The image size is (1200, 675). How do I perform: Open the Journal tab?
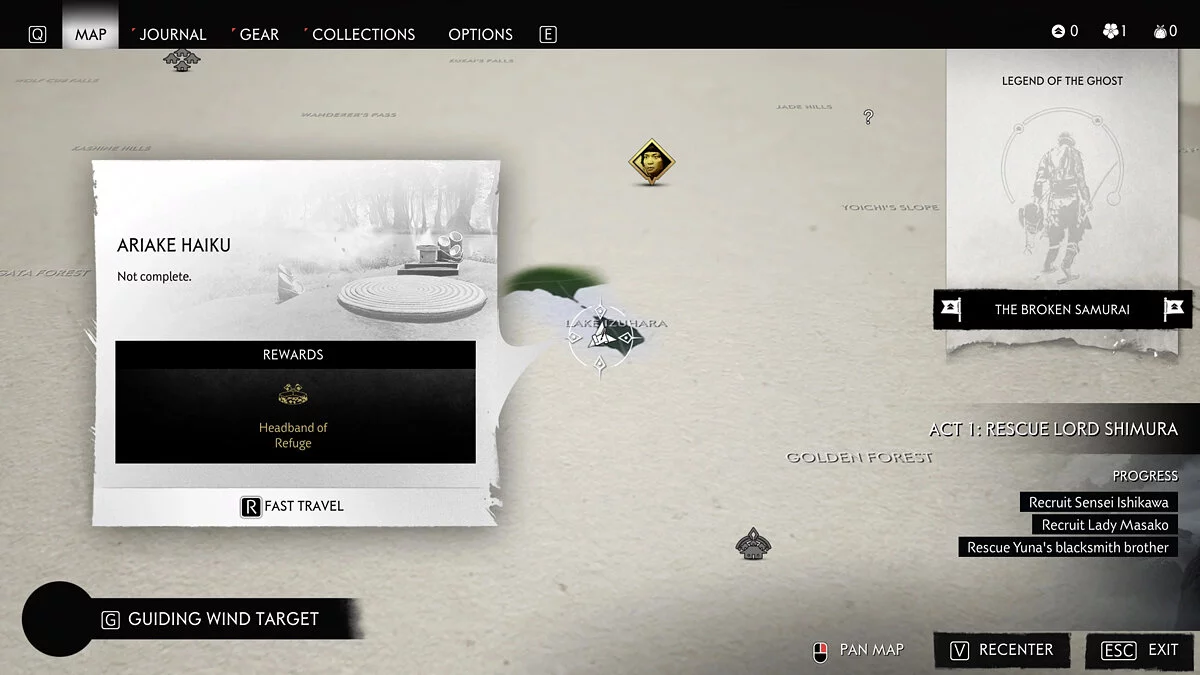172,34
